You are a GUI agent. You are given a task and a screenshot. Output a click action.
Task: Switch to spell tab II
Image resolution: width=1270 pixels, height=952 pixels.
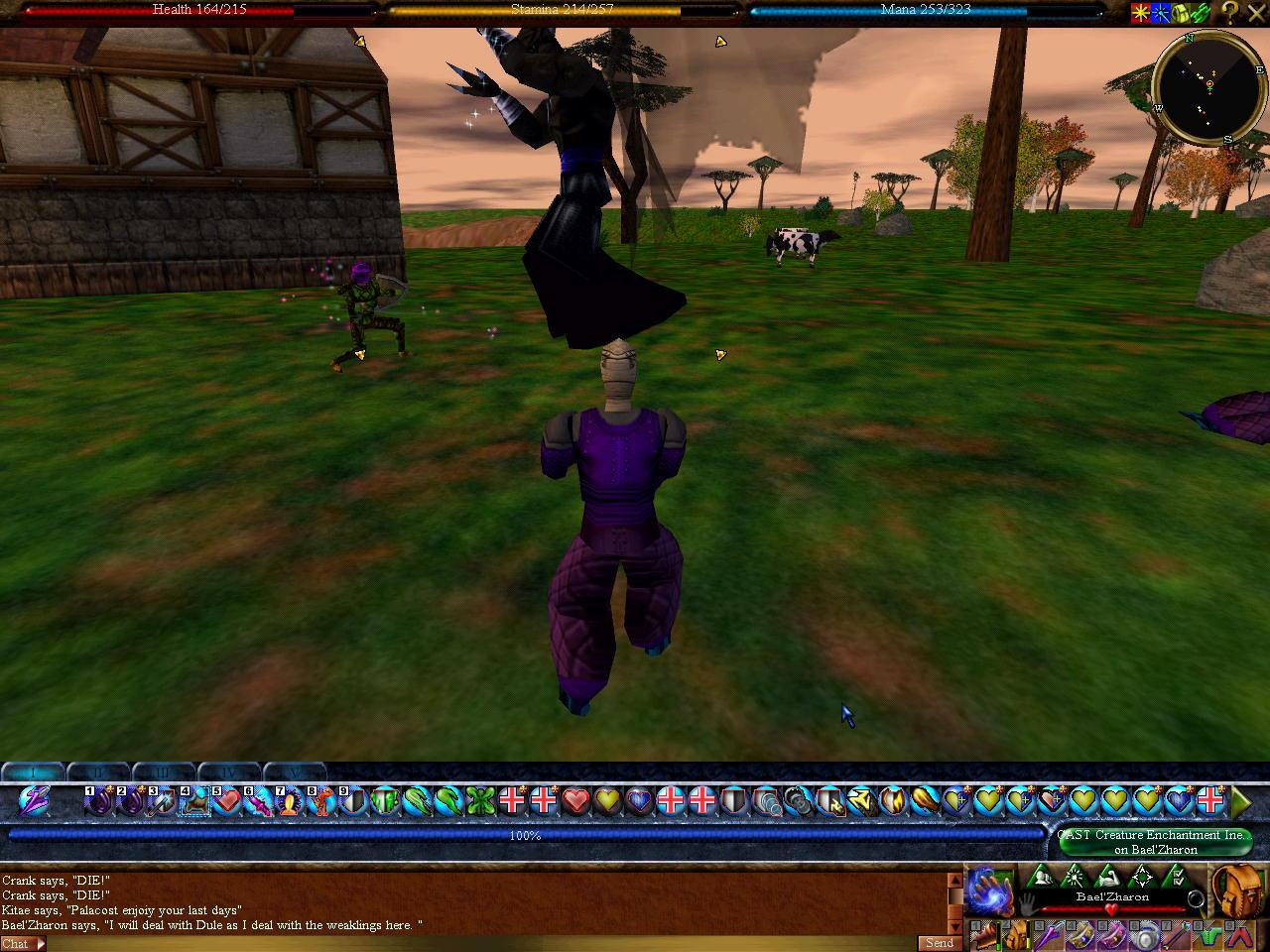99,772
